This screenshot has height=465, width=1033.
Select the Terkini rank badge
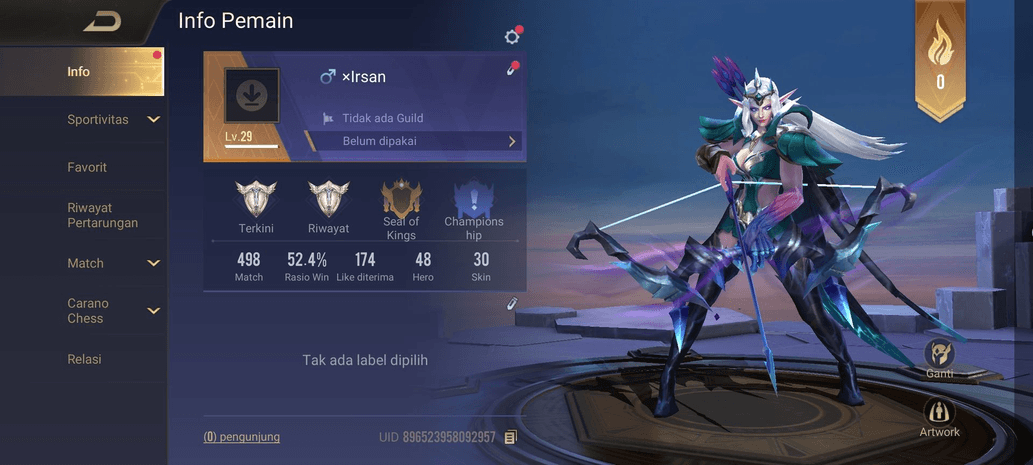point(256,207)
